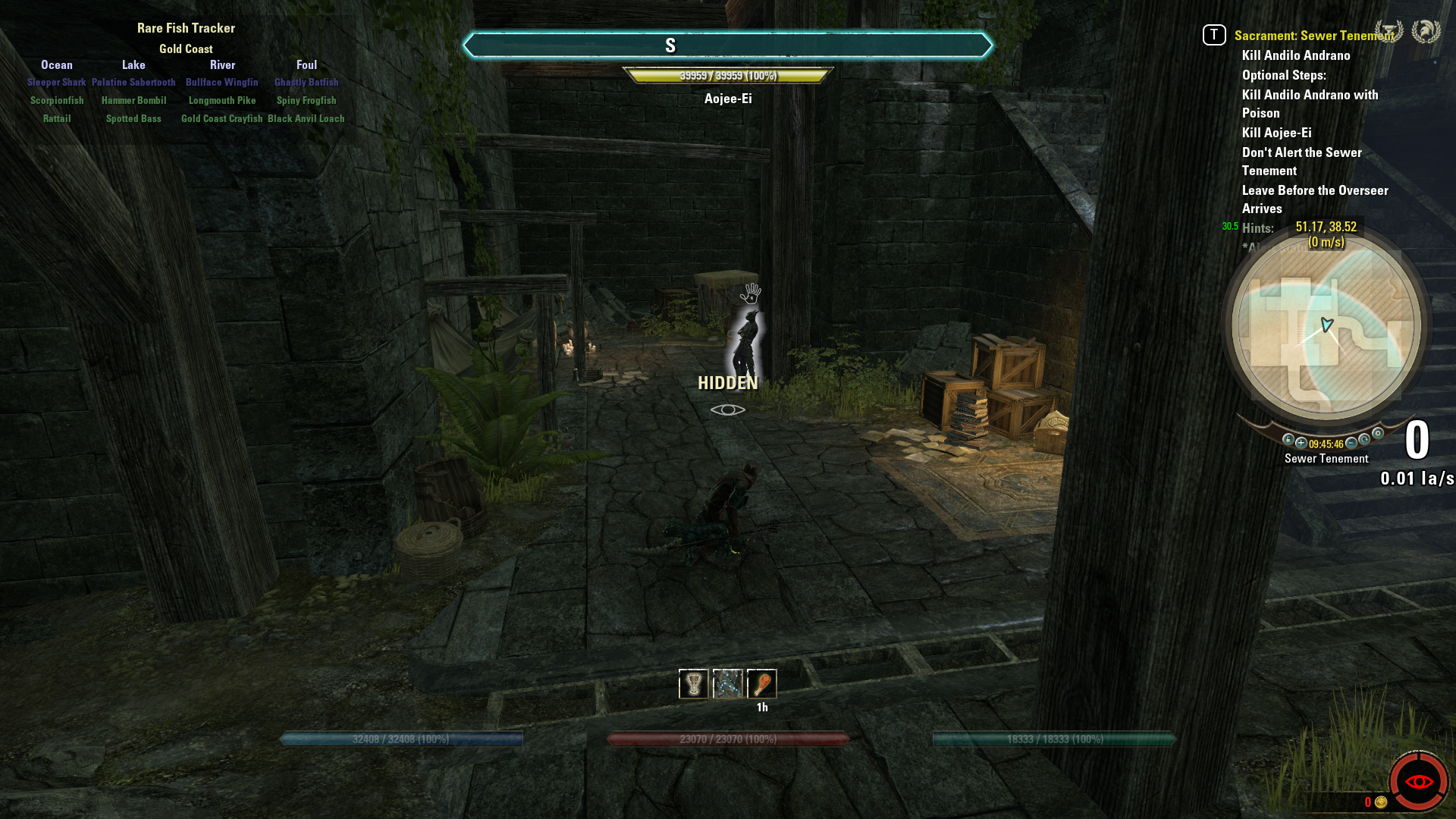The image size is (1456, 819).
Task: Toggle the minimap lock button
Action: pyautogui.click(x=1288, y=440)
